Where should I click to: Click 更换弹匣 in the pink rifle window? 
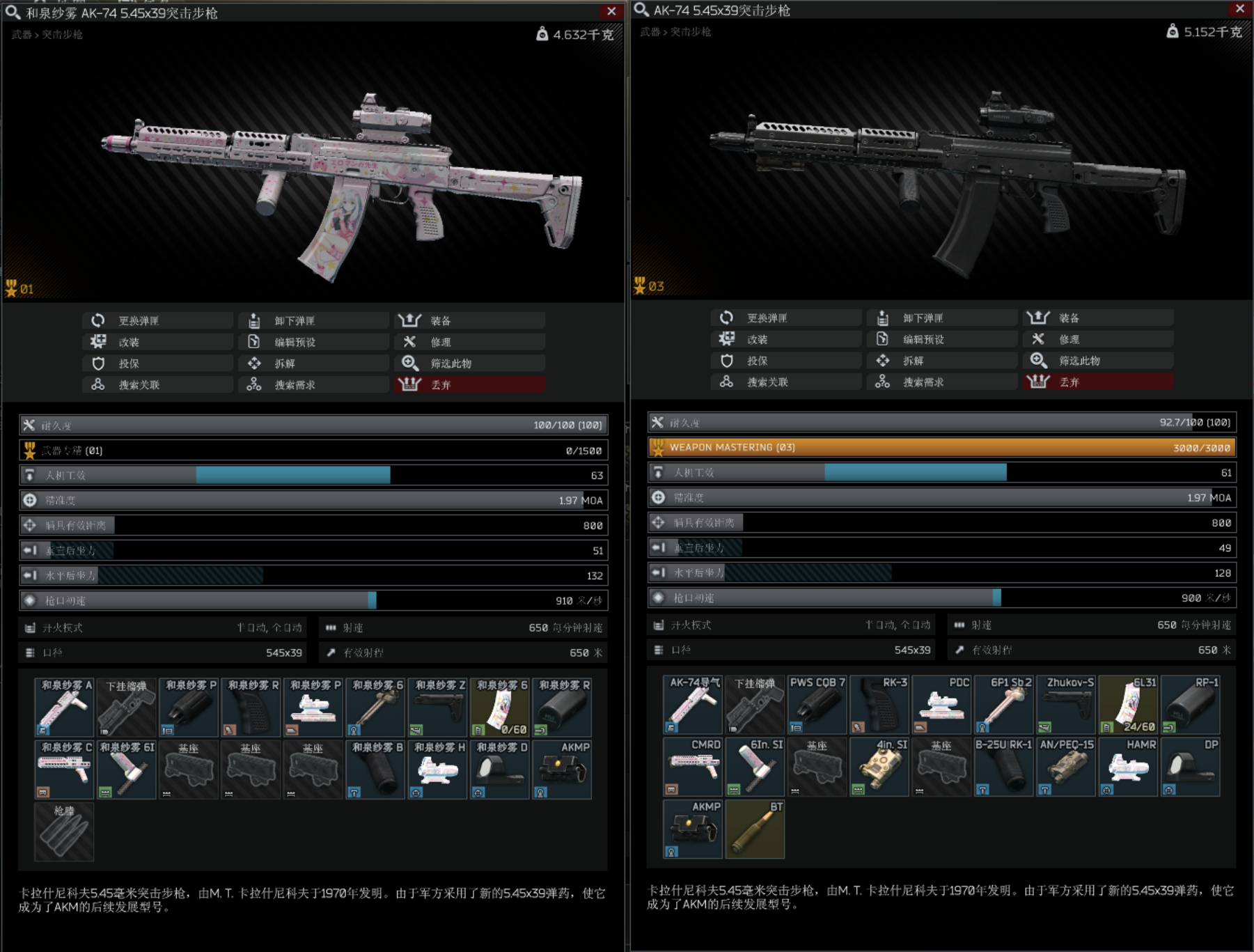(157, 320)
